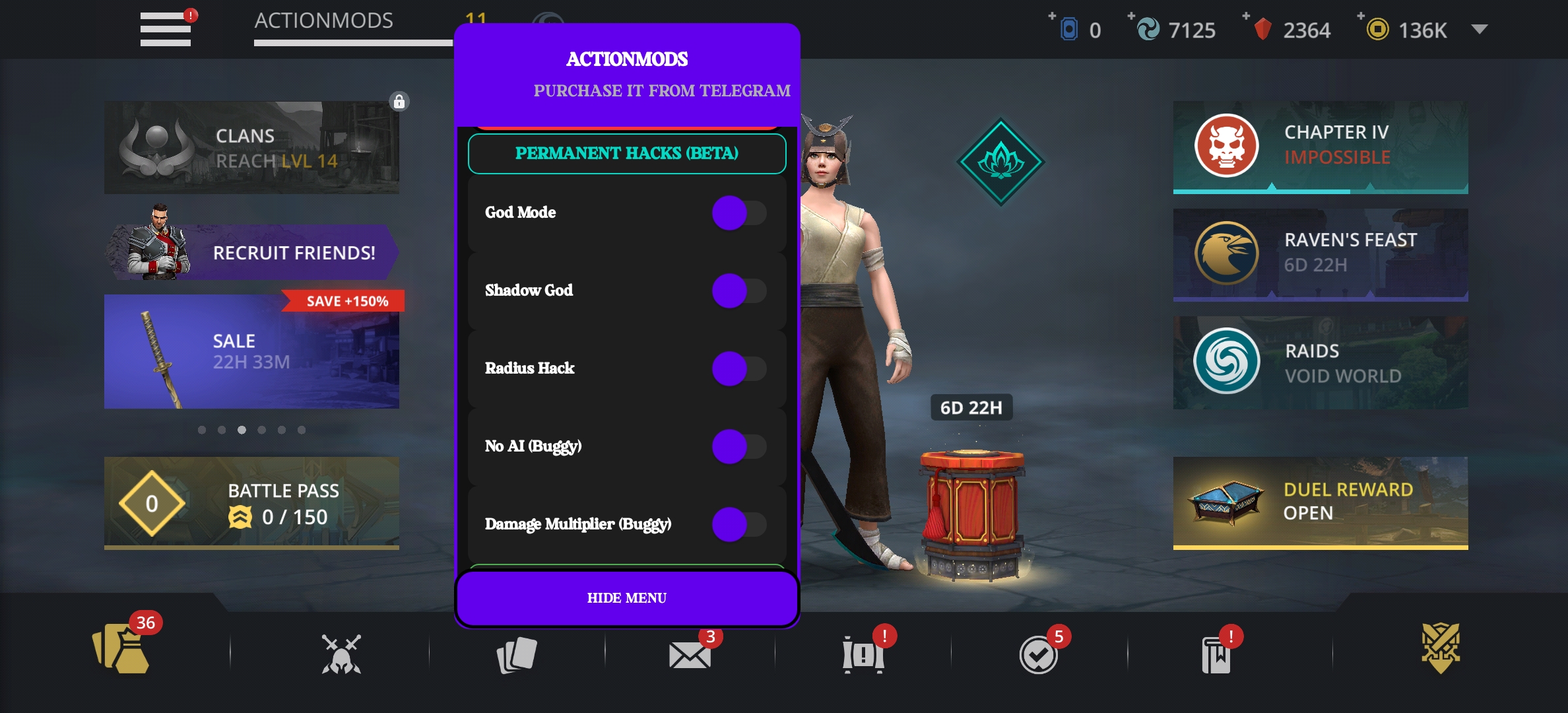
Task: Open the locked Clans panel
Action: click(x=251, y=148)
